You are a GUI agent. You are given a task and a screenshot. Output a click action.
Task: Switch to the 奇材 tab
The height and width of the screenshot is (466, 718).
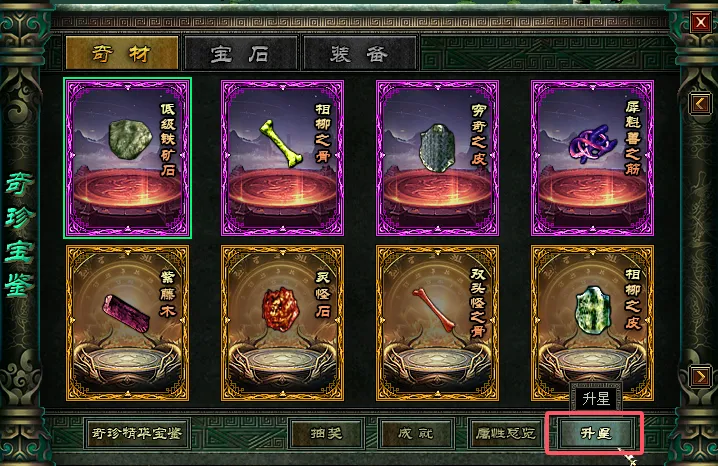(x=121, y=53)
